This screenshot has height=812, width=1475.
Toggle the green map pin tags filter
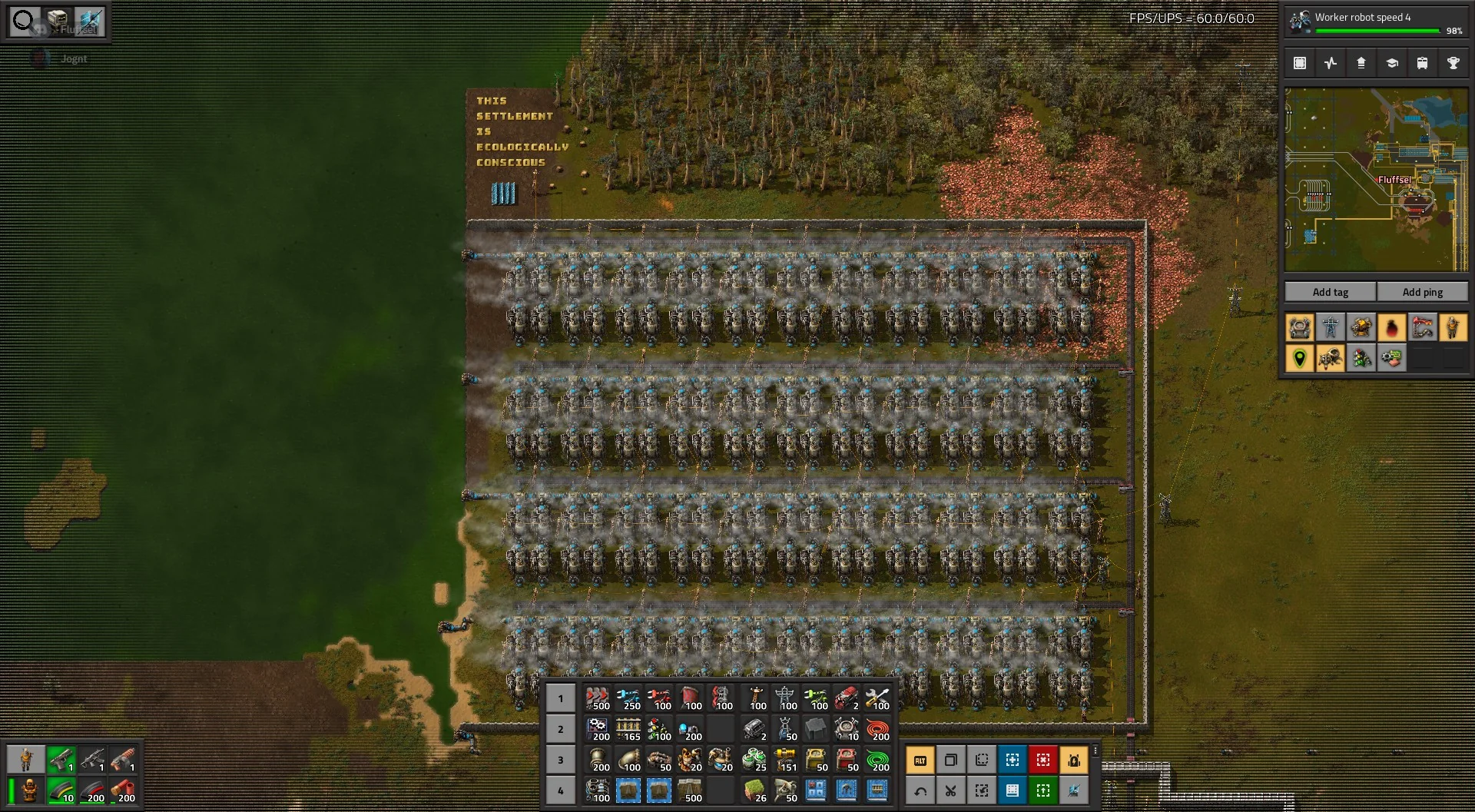point(1300,359)
